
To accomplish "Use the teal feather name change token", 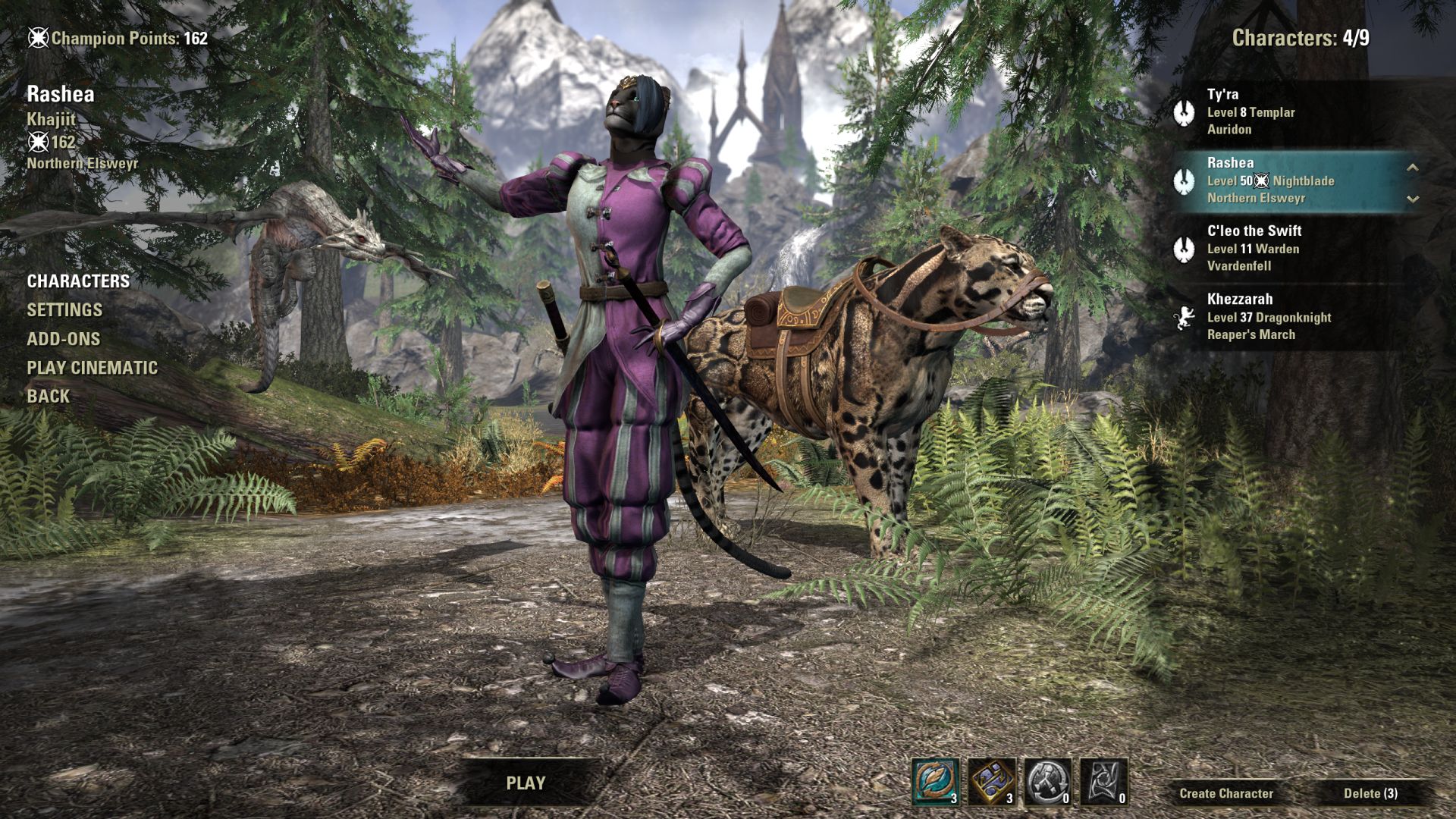I will click(x=935, y=782).
